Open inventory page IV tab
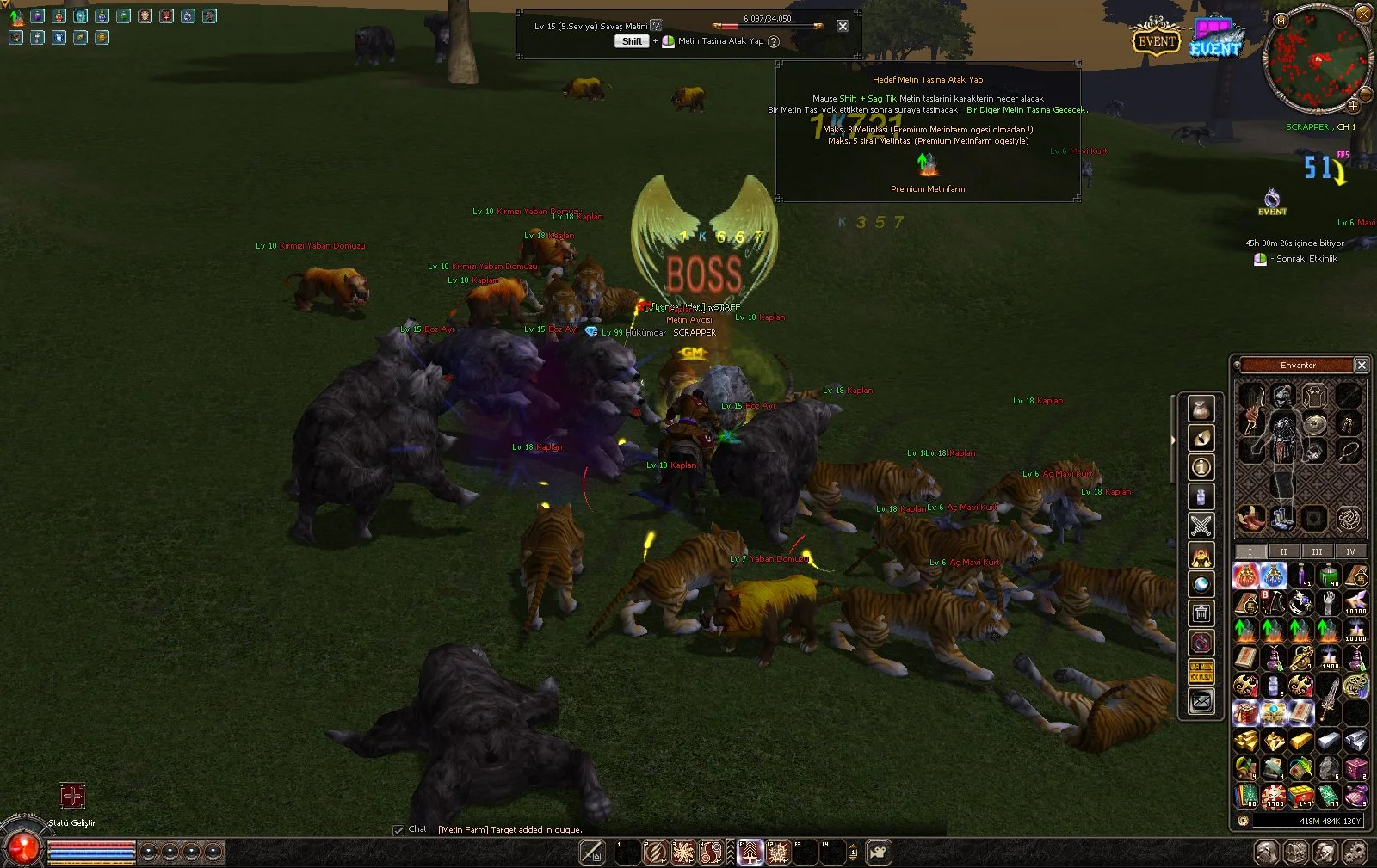Screen dimensions: 1377x868 (x=1349, y=551)
